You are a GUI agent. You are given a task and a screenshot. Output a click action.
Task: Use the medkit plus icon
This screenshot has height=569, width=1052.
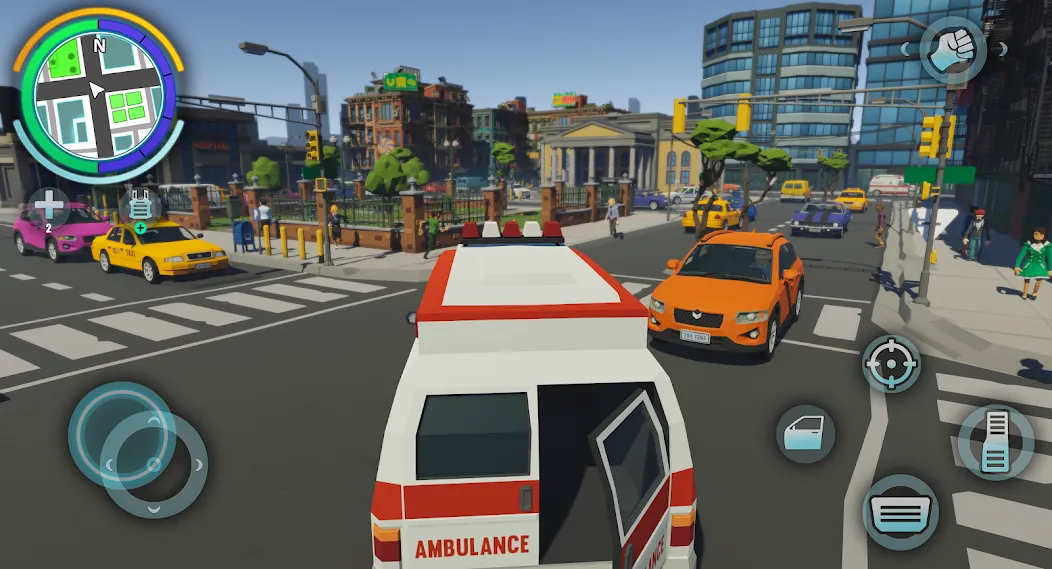tap(49, 207)
